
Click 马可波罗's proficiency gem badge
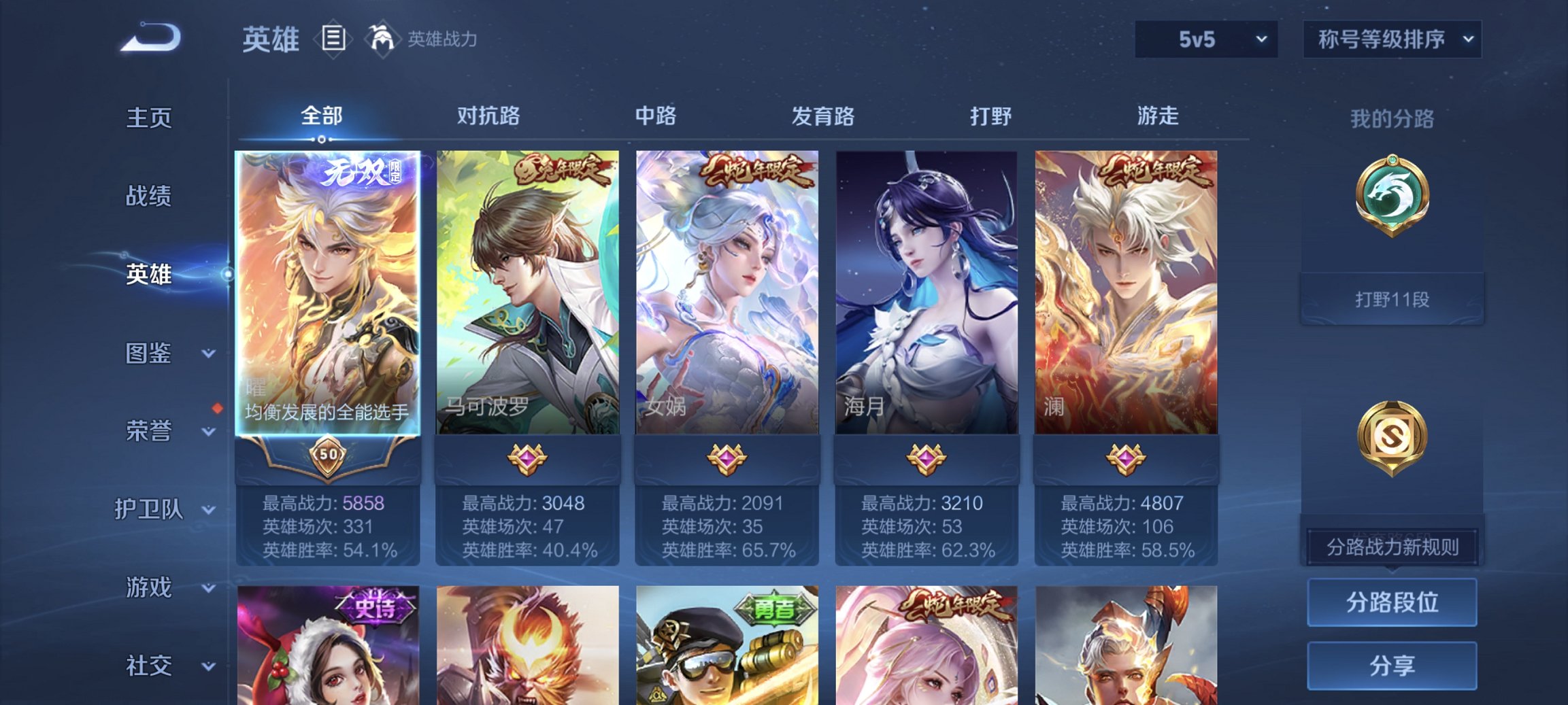pos(529,459)
